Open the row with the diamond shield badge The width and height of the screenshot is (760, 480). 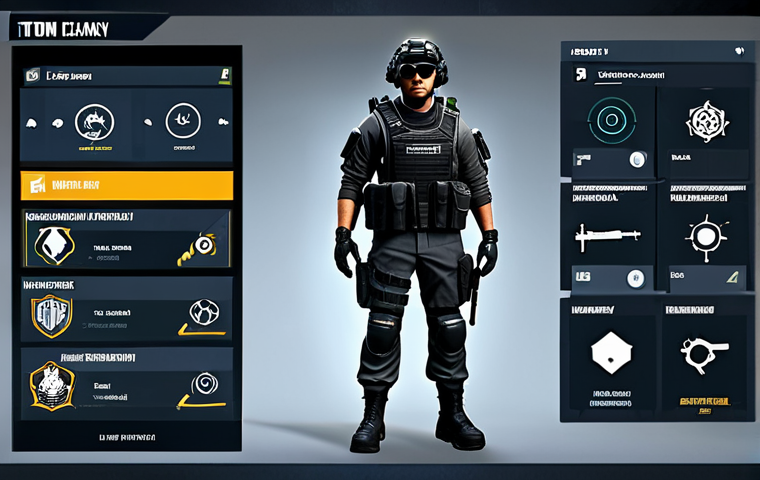click(x=127, y=243)
